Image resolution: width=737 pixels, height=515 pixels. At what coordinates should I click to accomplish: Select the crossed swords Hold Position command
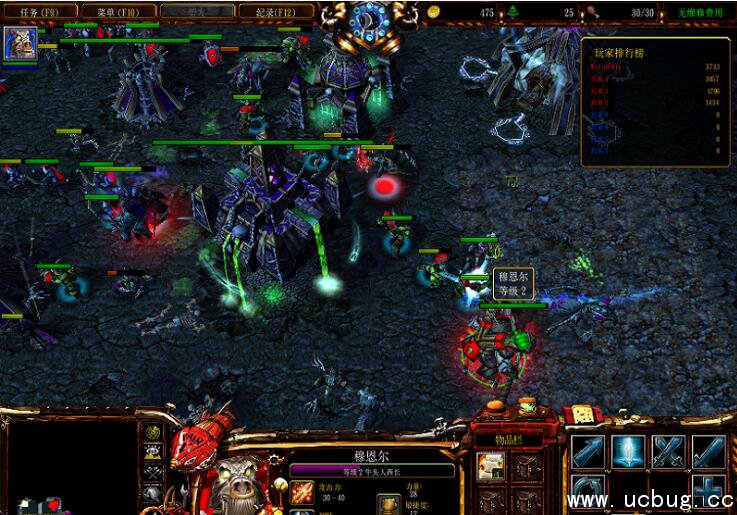tap(669, 452)
